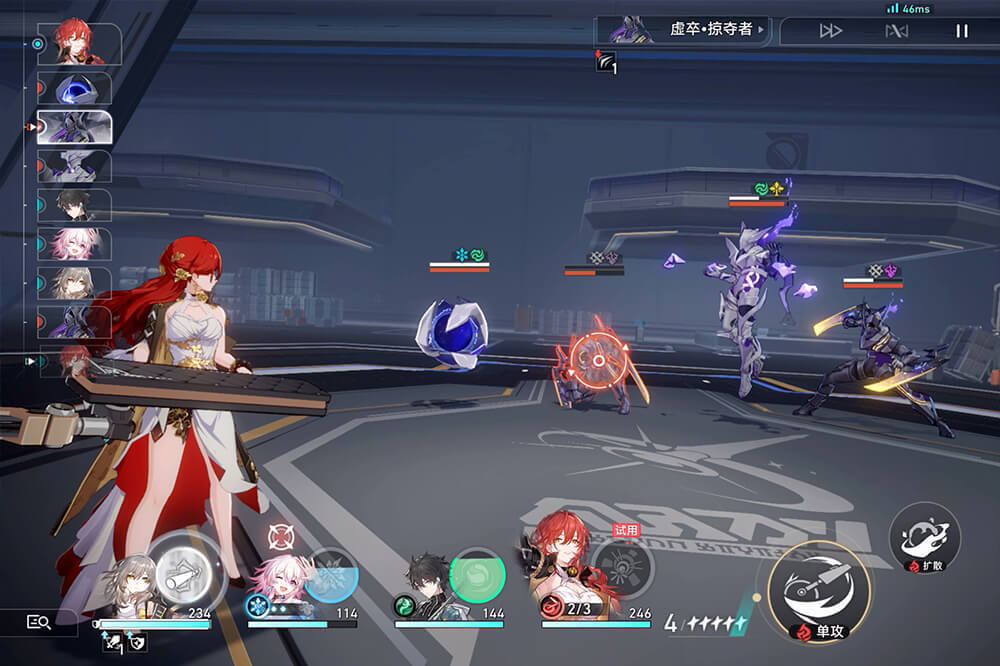Click Dan Heng's portrait in the party bar
The height and width of the screenshot is (666, 1000).
424,580
